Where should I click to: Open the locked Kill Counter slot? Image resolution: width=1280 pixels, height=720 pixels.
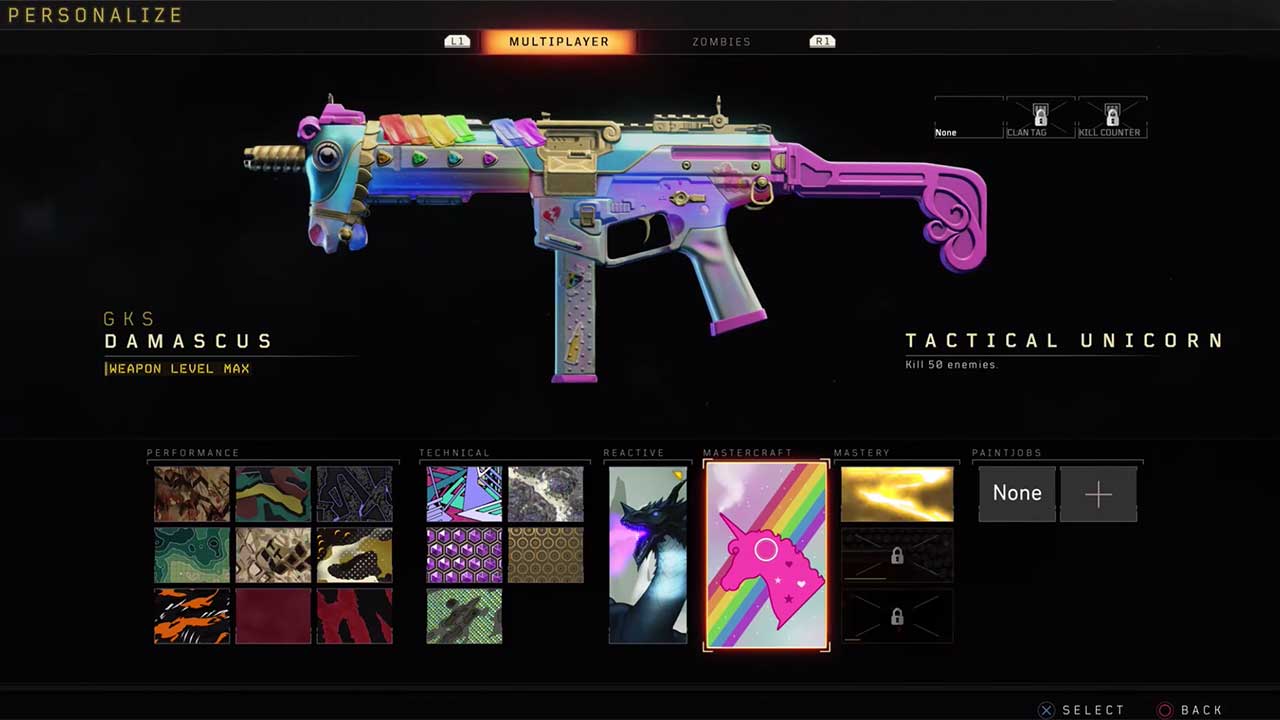click(x=1111, y=118)
